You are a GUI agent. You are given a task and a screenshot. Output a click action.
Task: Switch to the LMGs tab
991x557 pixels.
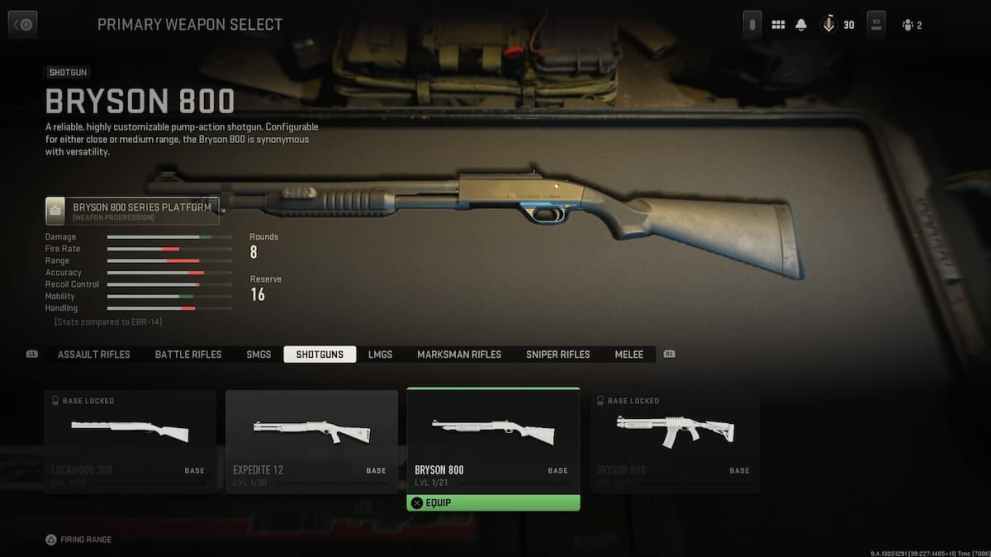[380, 355]
